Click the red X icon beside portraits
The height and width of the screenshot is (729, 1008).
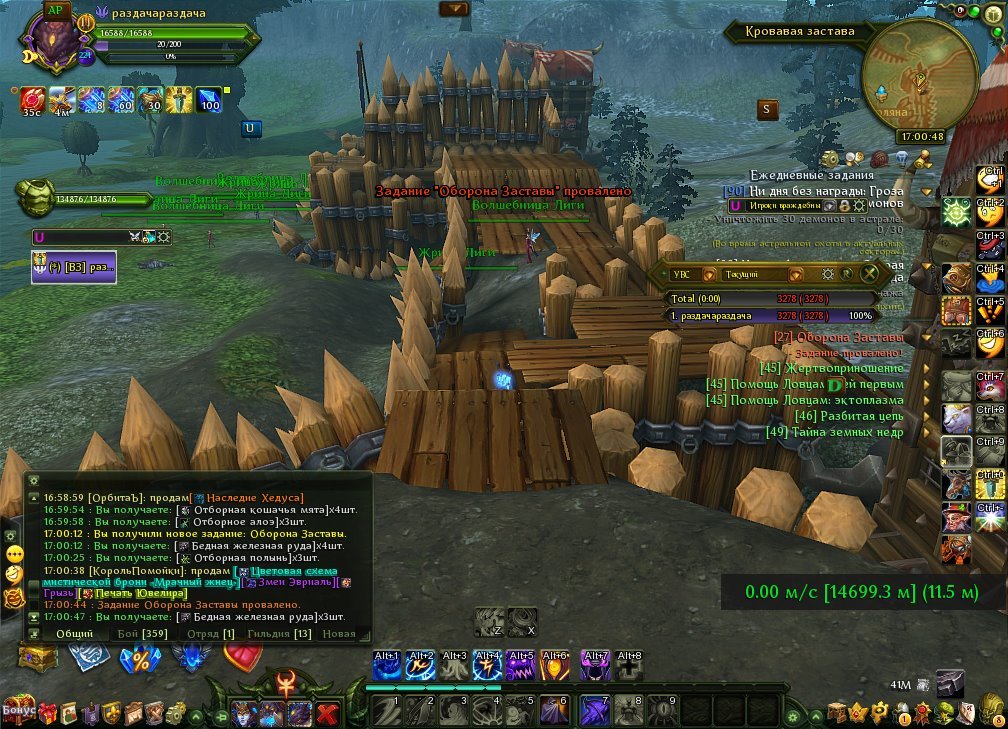[x=326, y=714]
